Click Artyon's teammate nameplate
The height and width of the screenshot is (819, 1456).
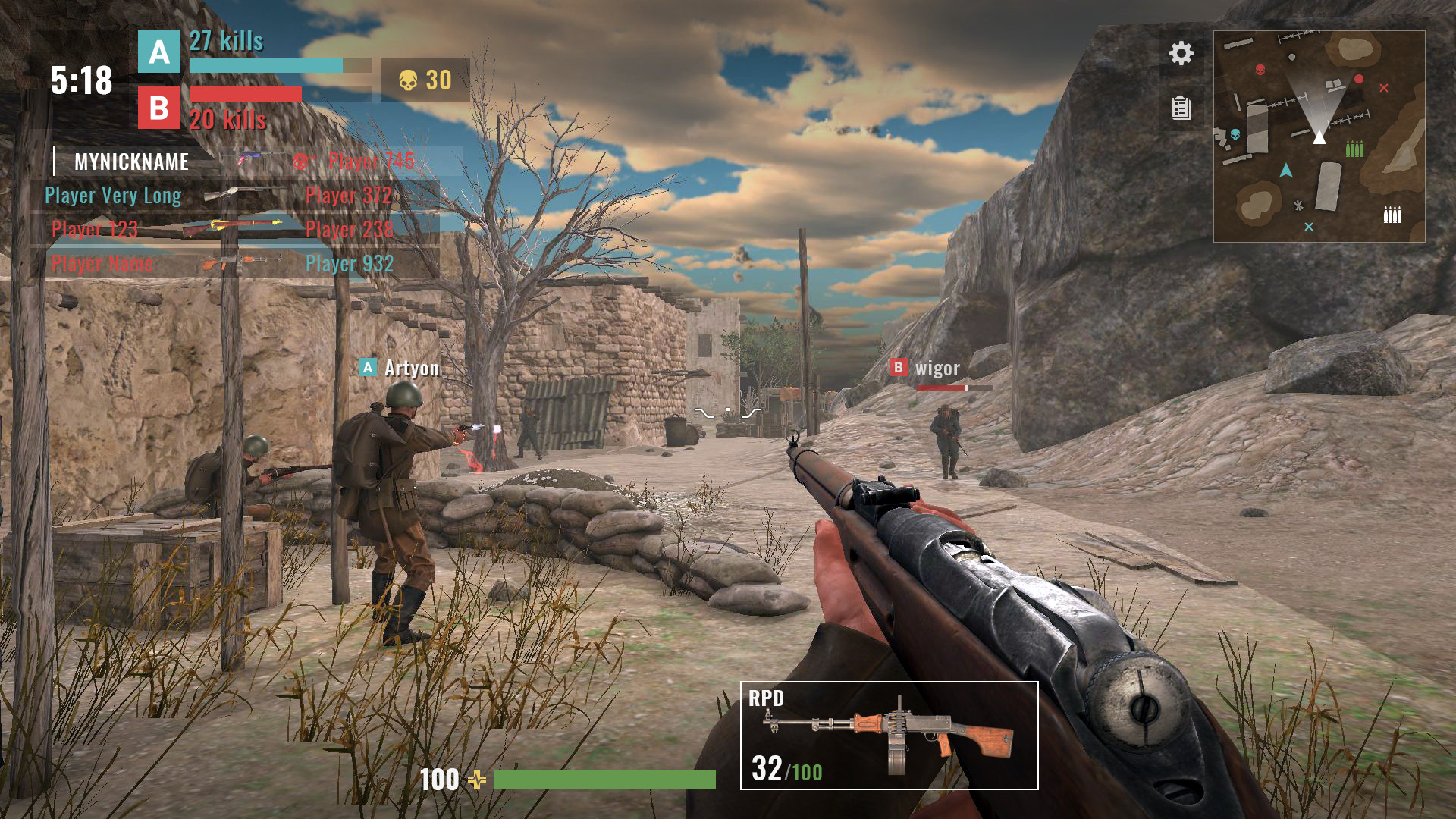[x=400, y=369]
